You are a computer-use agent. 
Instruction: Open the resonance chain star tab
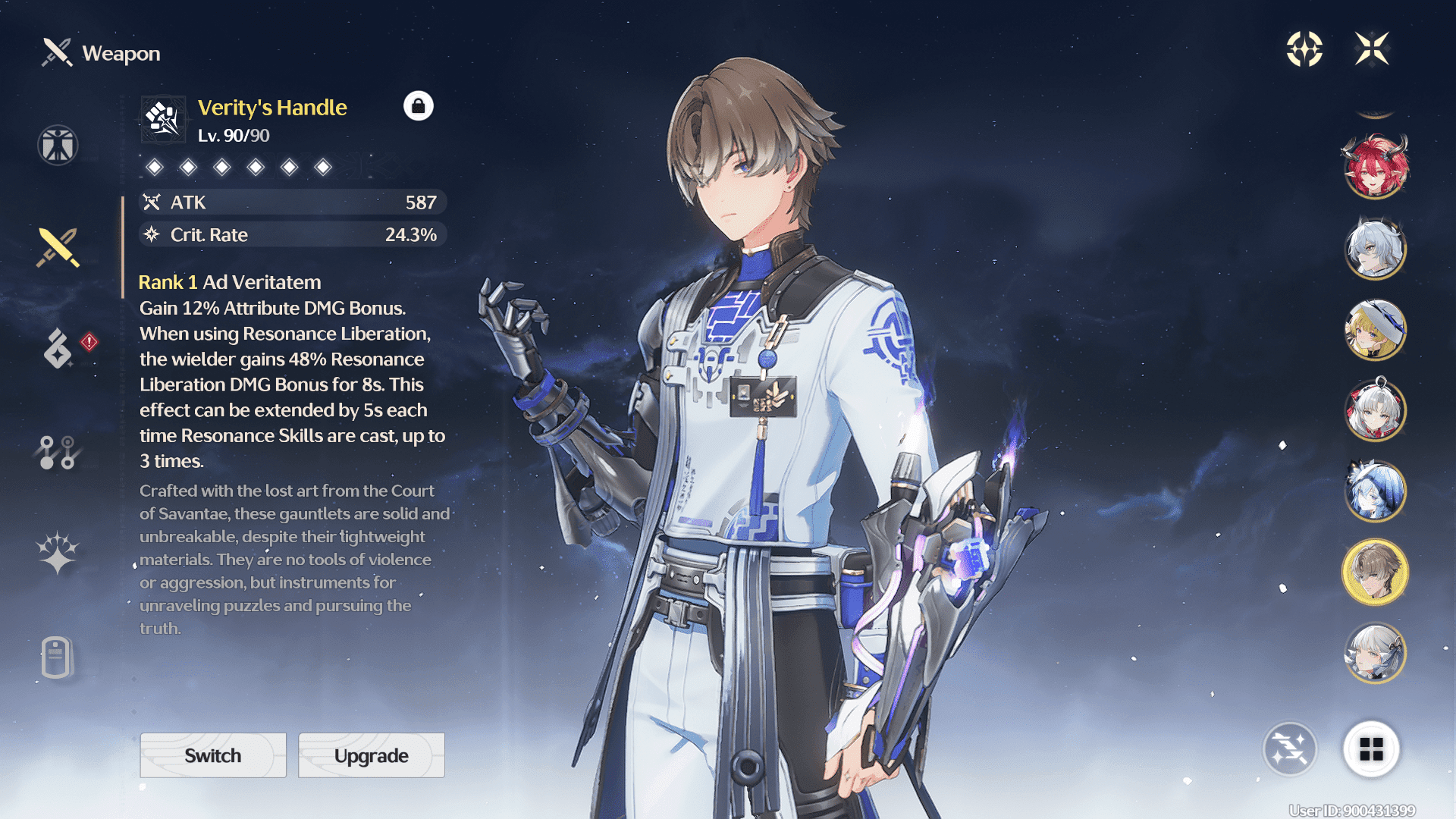click(58, 552)
